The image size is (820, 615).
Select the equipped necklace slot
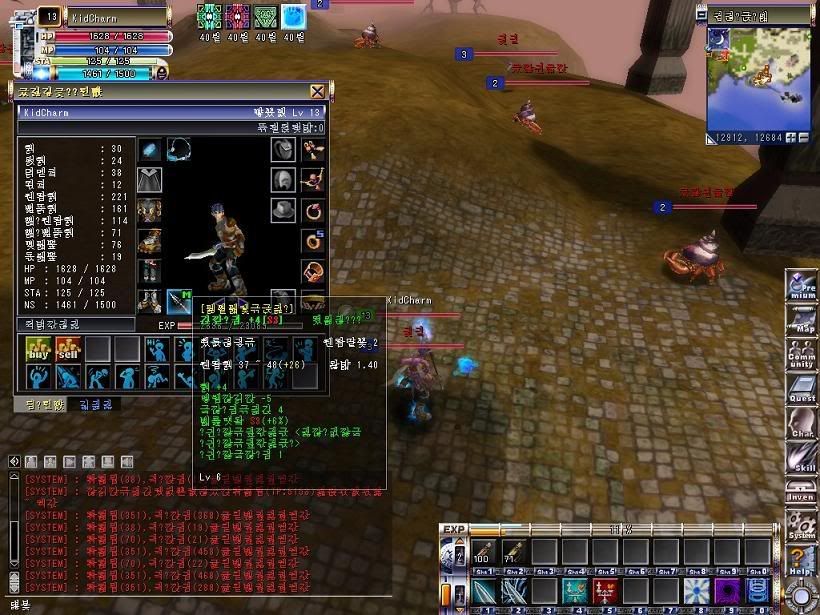click(x=180, y=150)
